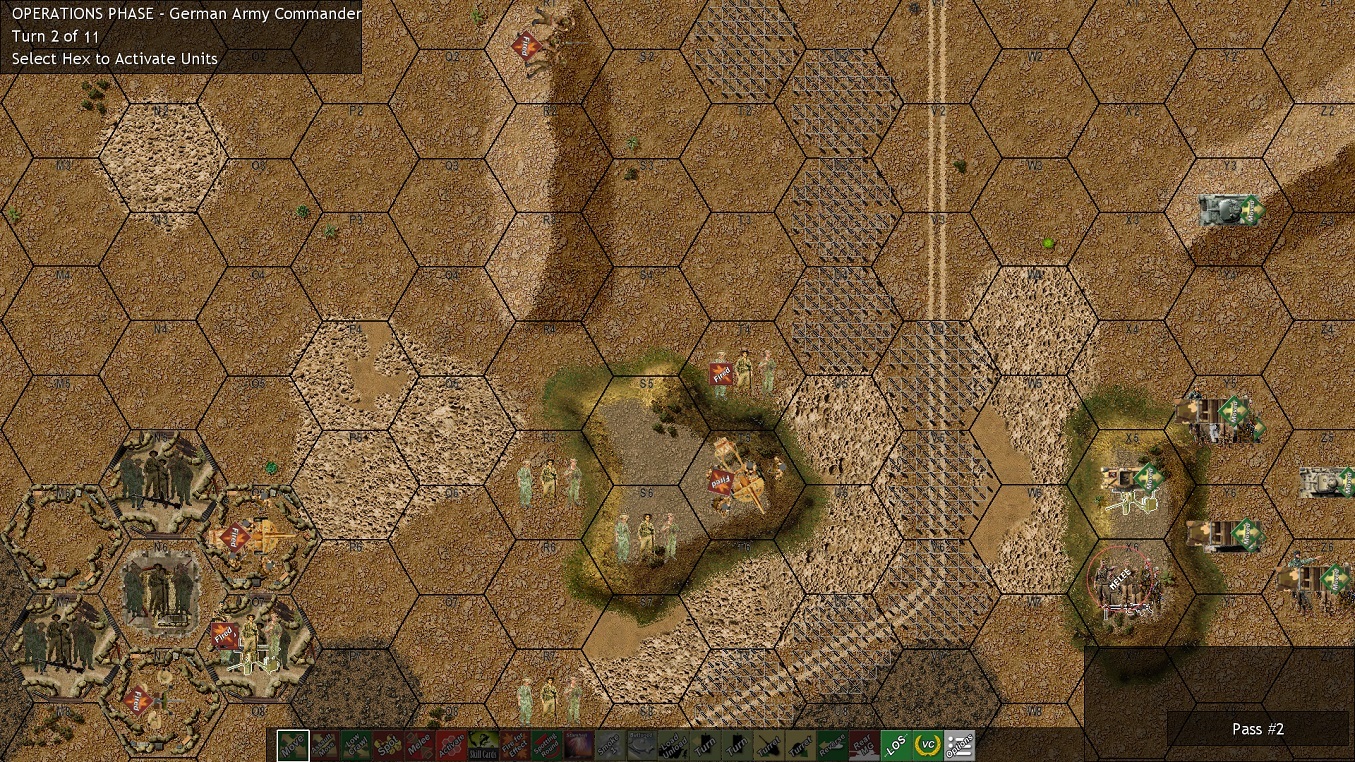This screenshot has height=762, width=1355.
Task: Click the Activate command icon
Action: pos(451,745)
